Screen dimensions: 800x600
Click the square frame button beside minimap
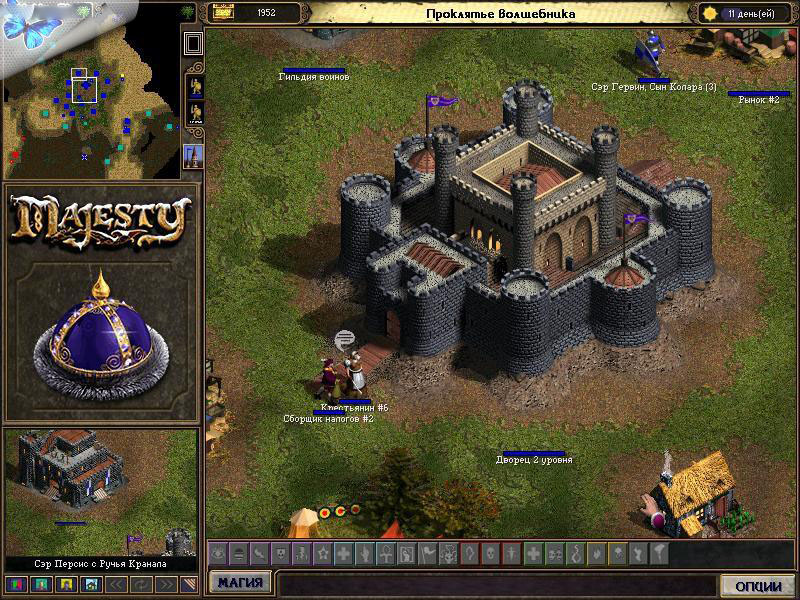click(194, 42)
